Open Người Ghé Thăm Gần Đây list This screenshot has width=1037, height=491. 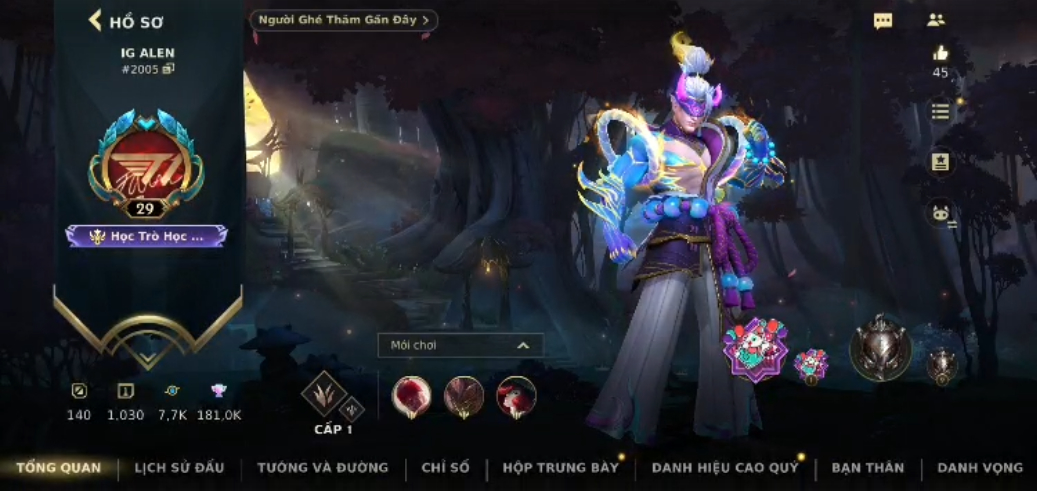coord(343,20)
